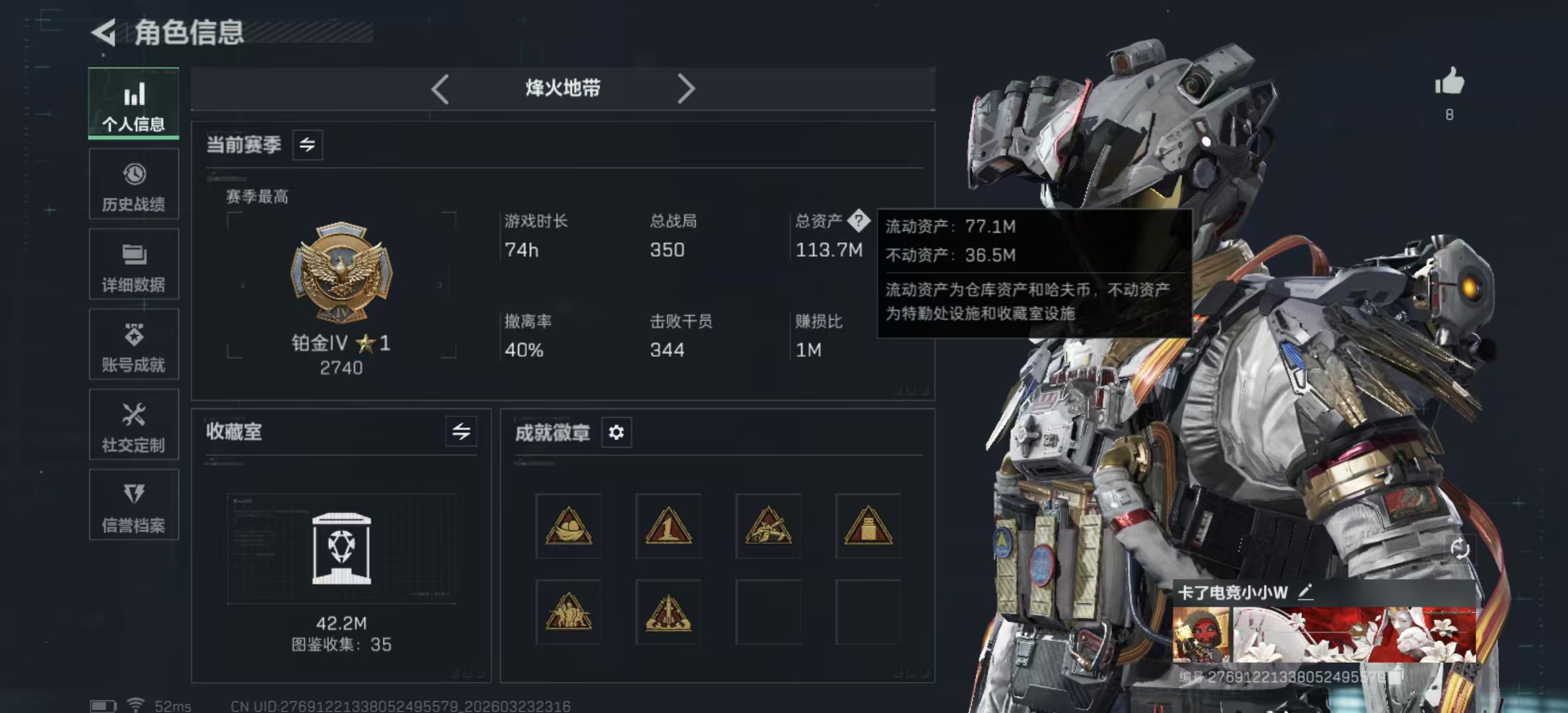The image size is (1568, 713).
Task: Switch to the next game mode arrow
Action: pos(686,88)
